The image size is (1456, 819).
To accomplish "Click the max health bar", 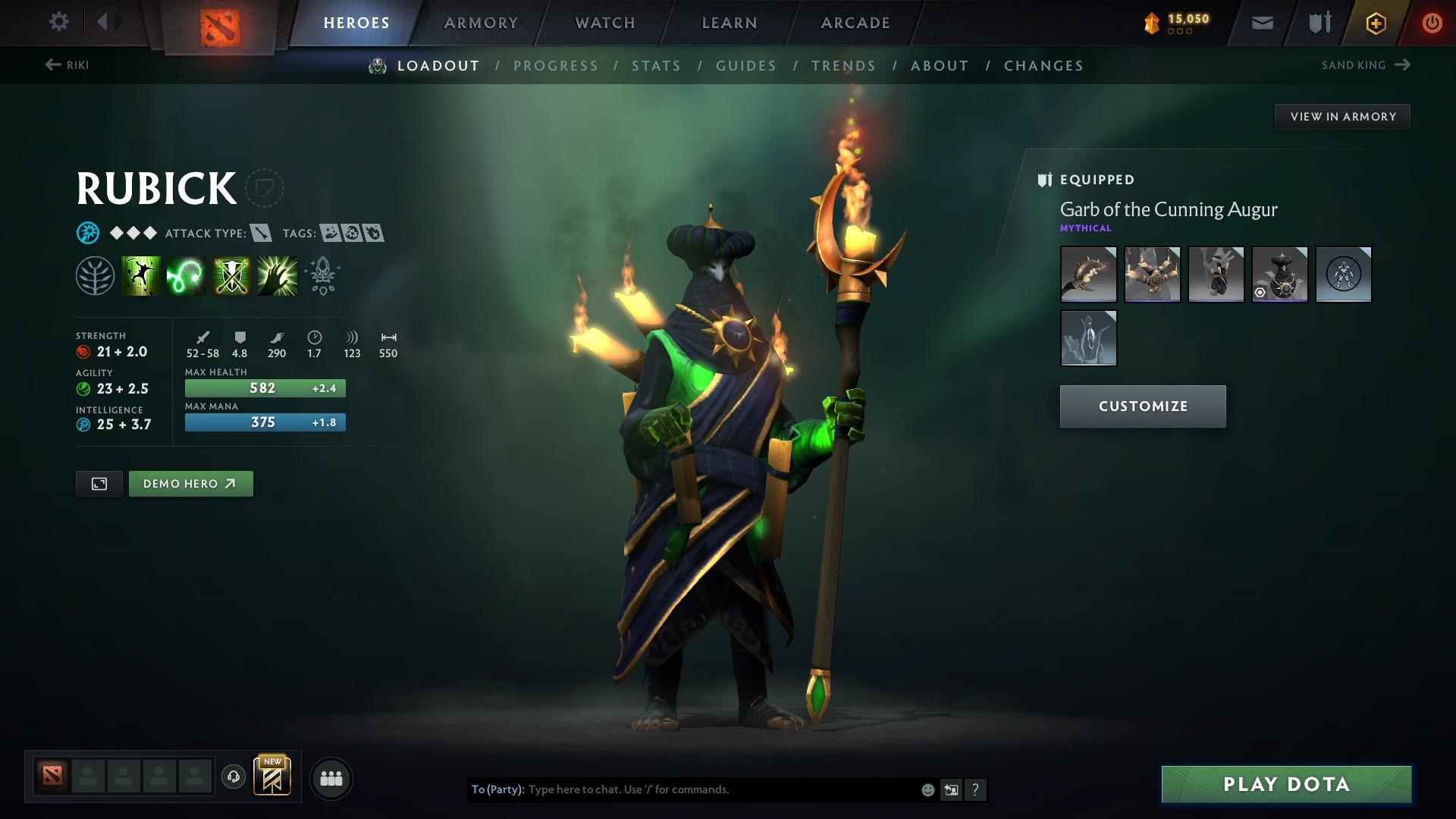I will 265,388.
